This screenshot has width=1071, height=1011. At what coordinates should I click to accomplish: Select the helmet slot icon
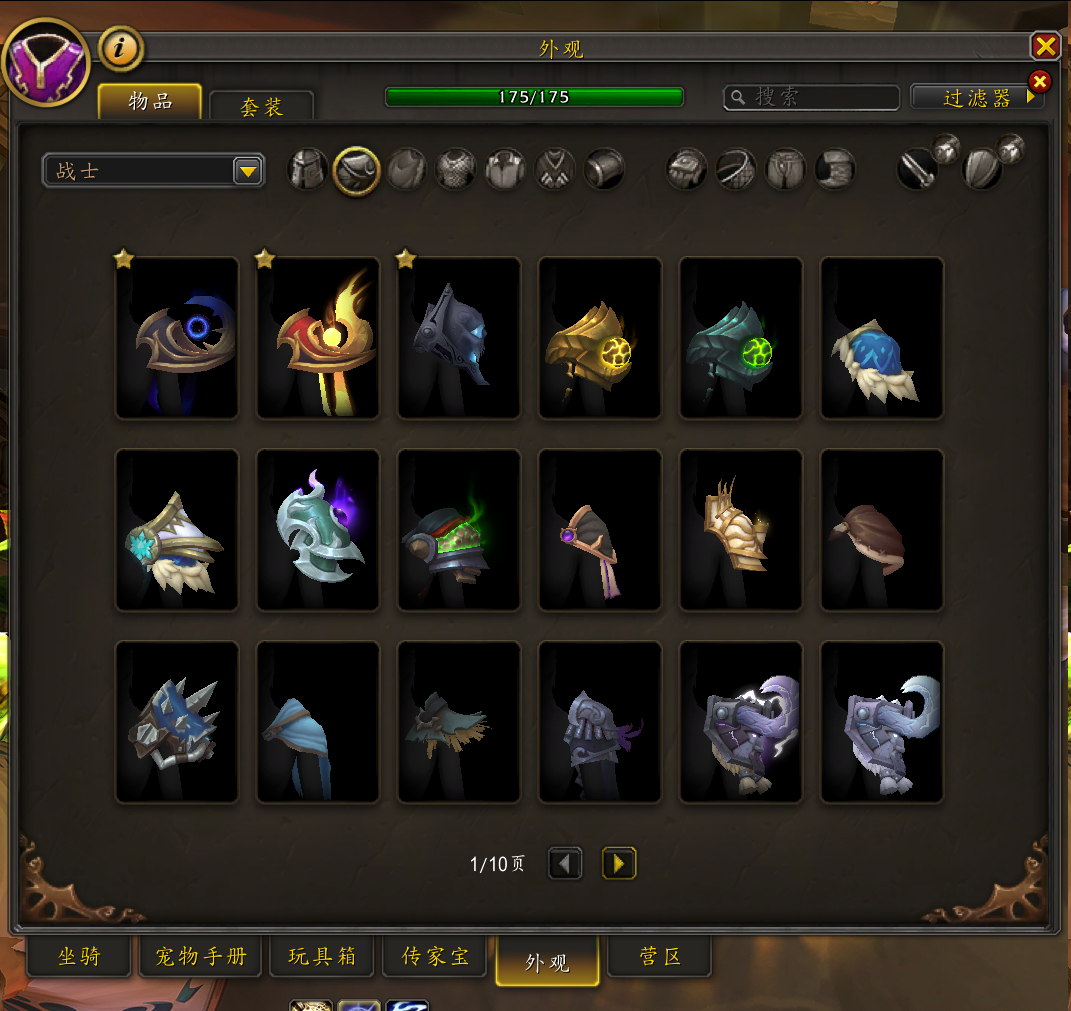pyautogui.click(x=308, y=169)
